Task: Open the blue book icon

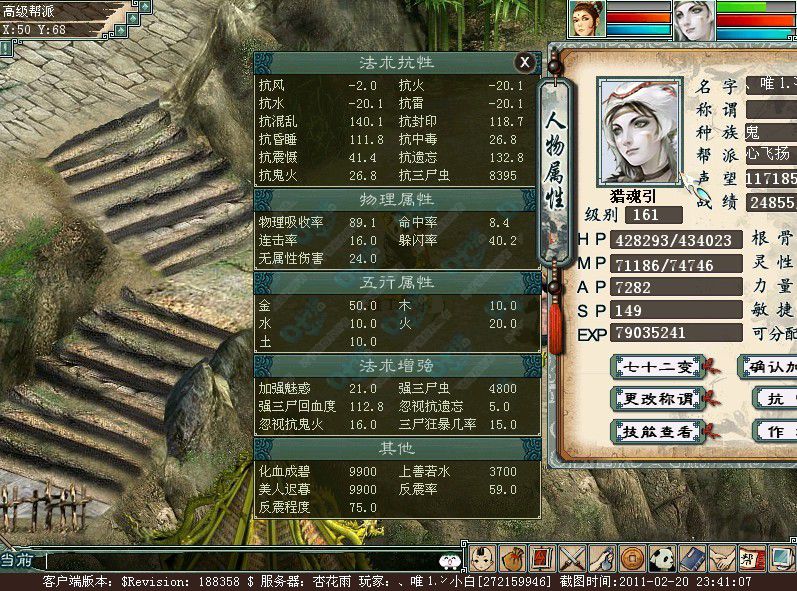Action: point(692,558)
